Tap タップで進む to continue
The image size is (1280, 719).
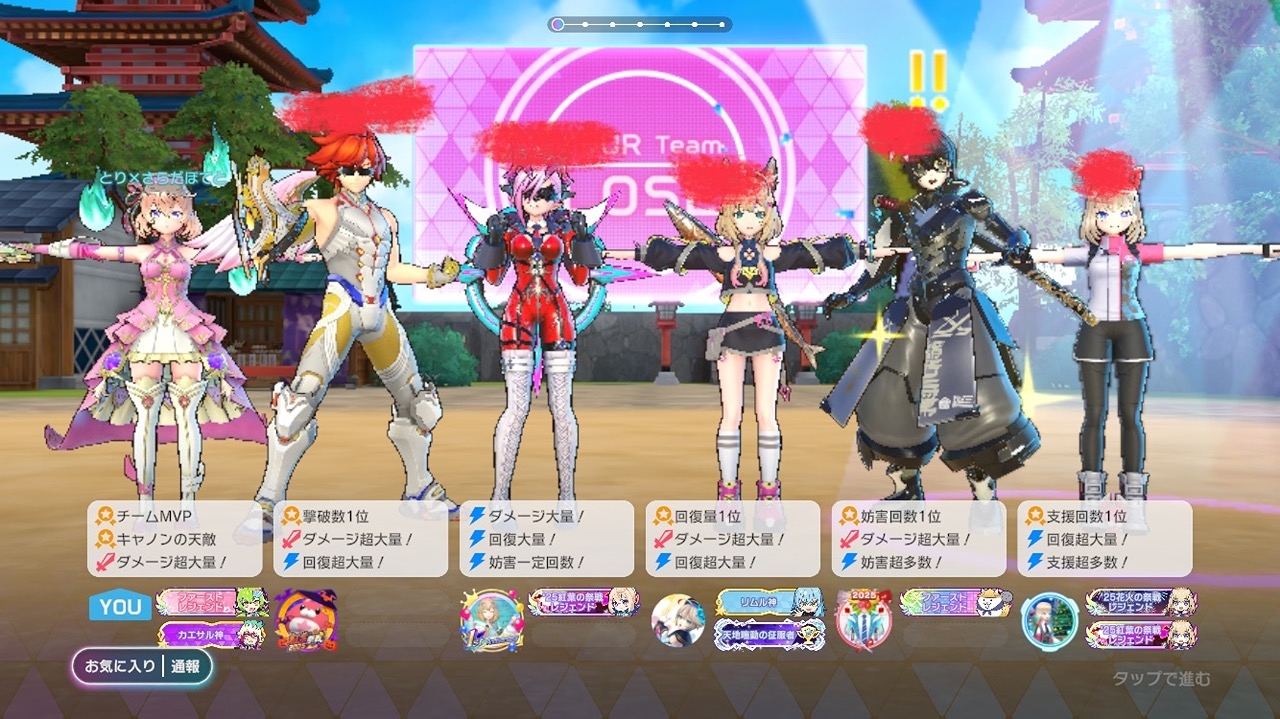1161,679
